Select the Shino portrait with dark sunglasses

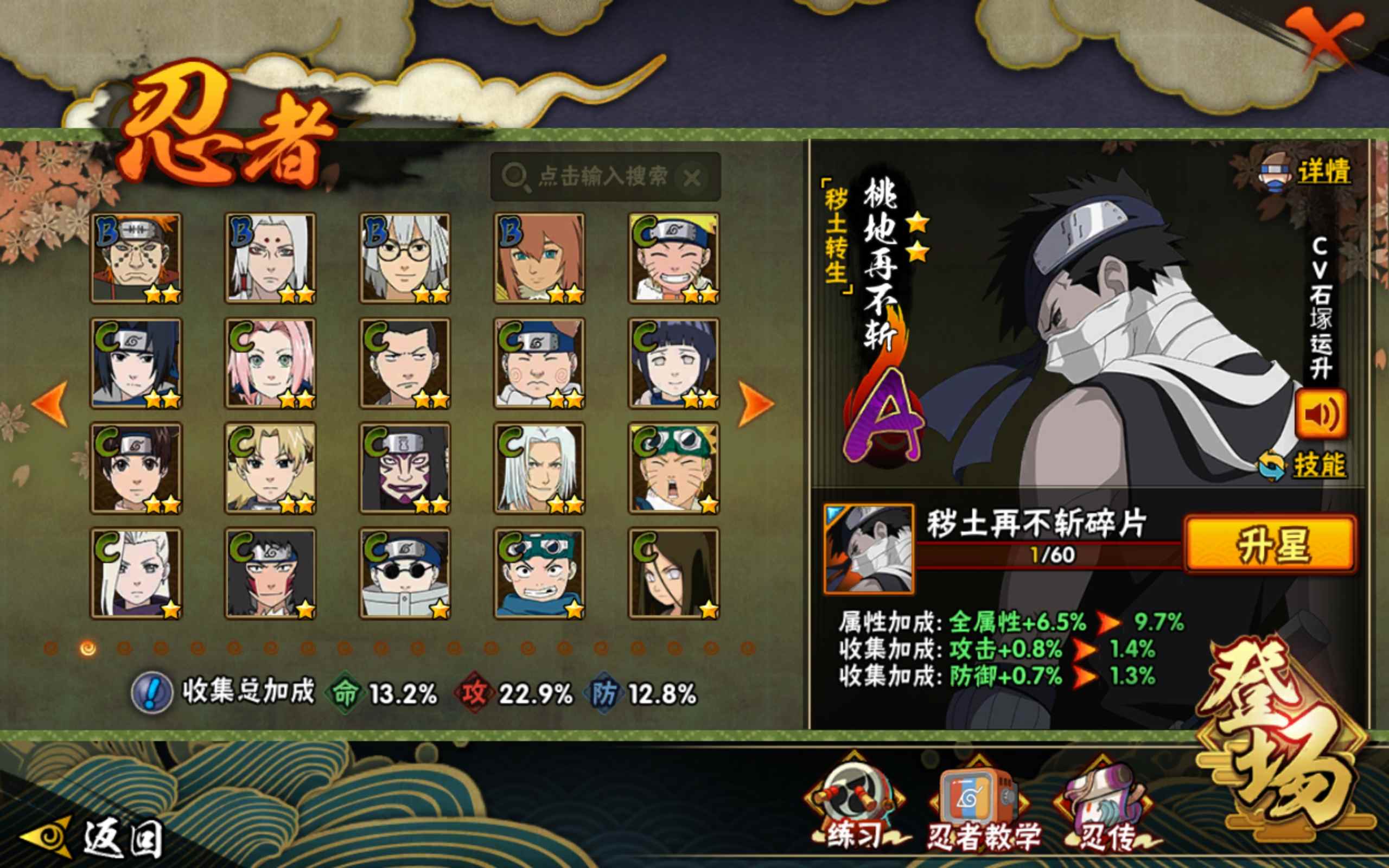click(405, 573)
